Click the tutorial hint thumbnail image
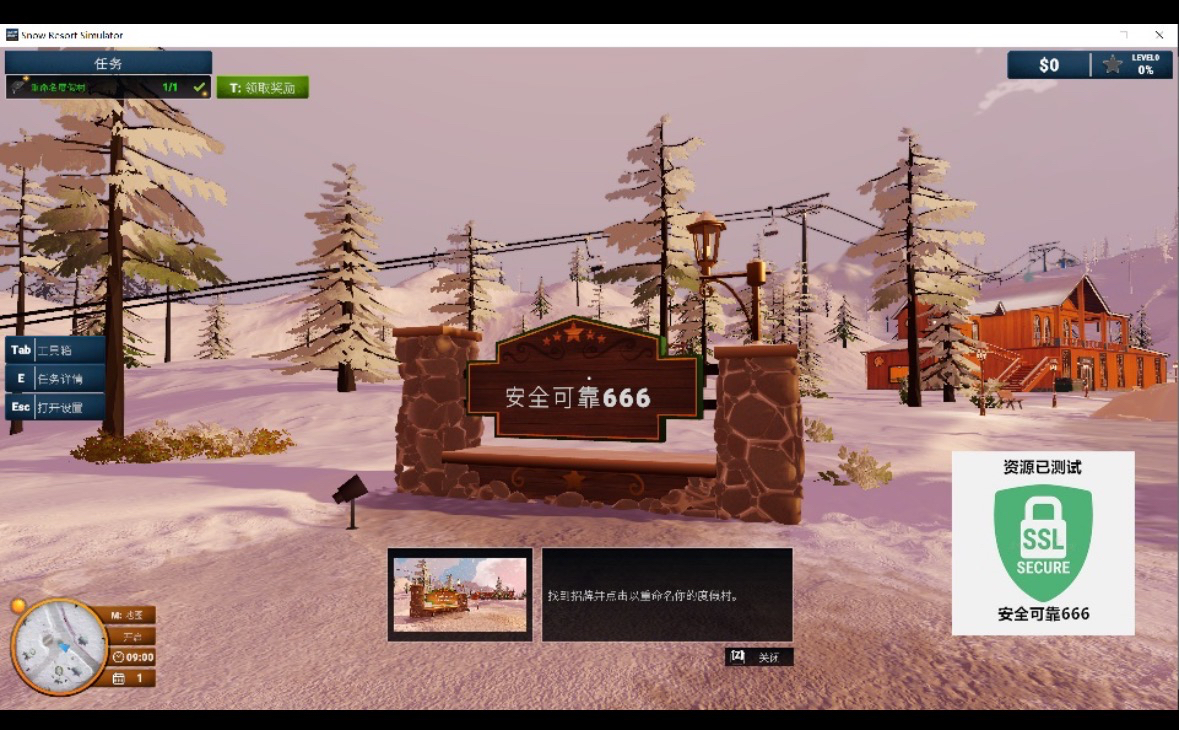 [x=460, y=595]
